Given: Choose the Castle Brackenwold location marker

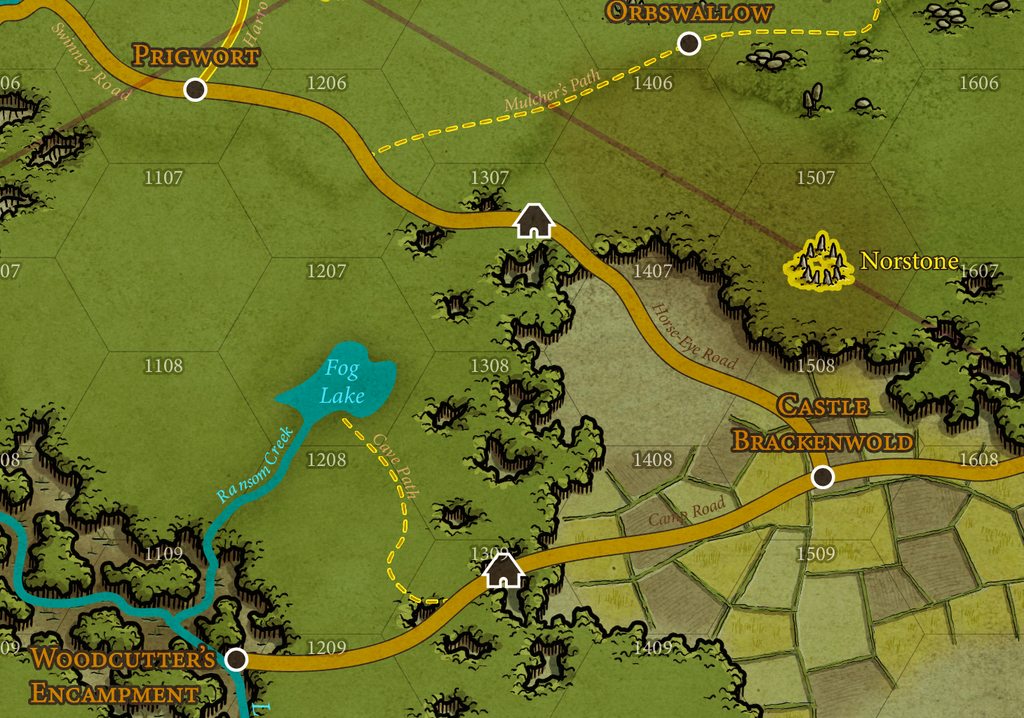Looking at the screenshot, I should click(822, 477).
